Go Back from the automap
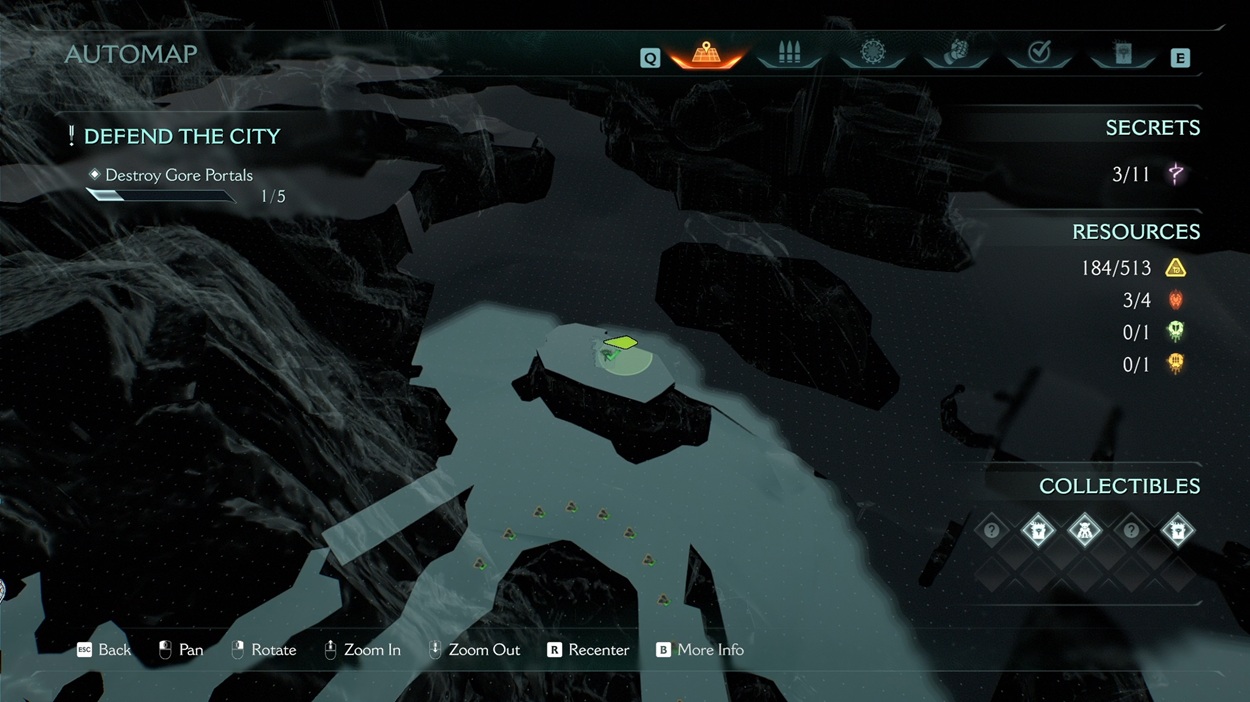Screen dimensions: 1250x702 click(104, 650)
